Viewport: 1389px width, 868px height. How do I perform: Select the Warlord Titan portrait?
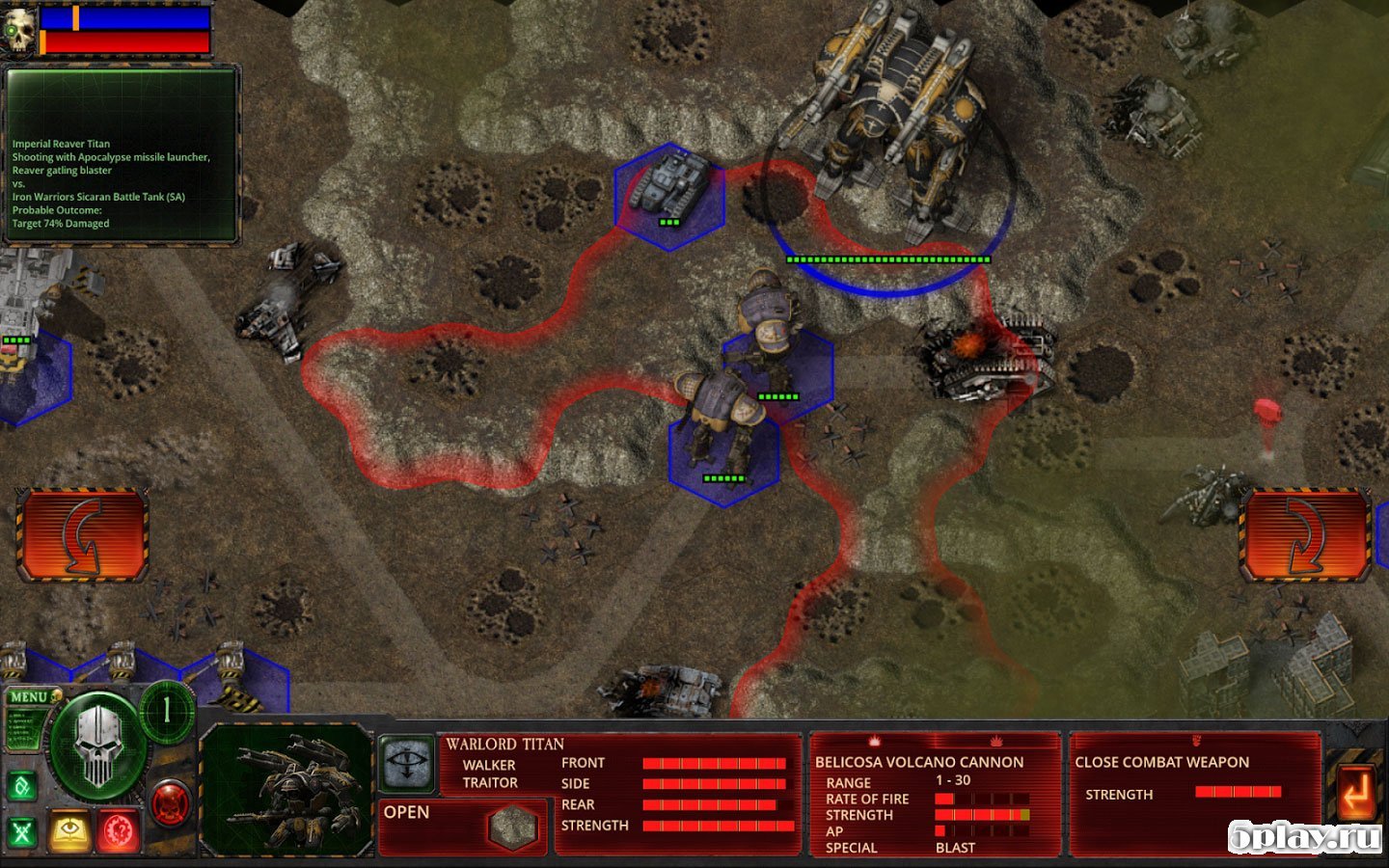(286, 789)
